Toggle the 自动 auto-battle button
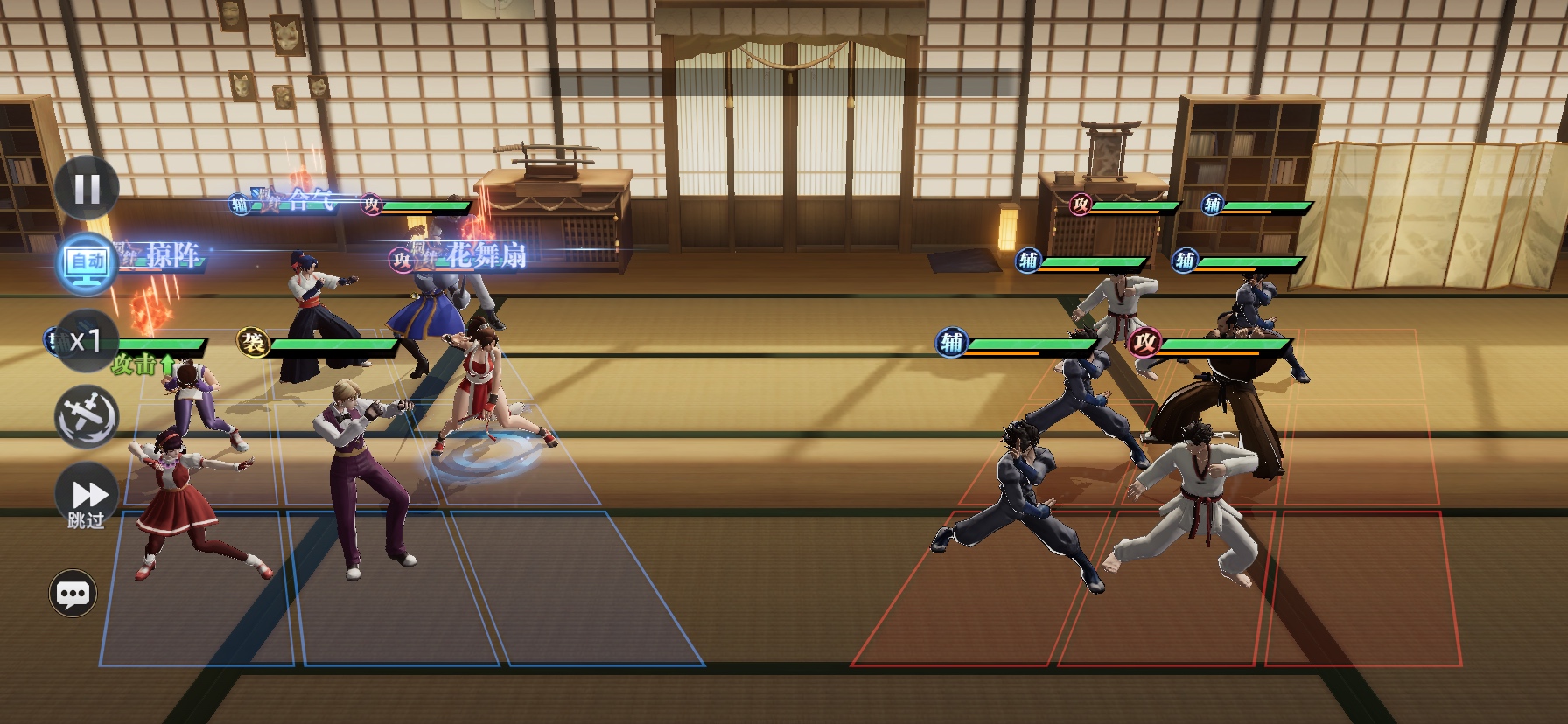 click(87, 261)
